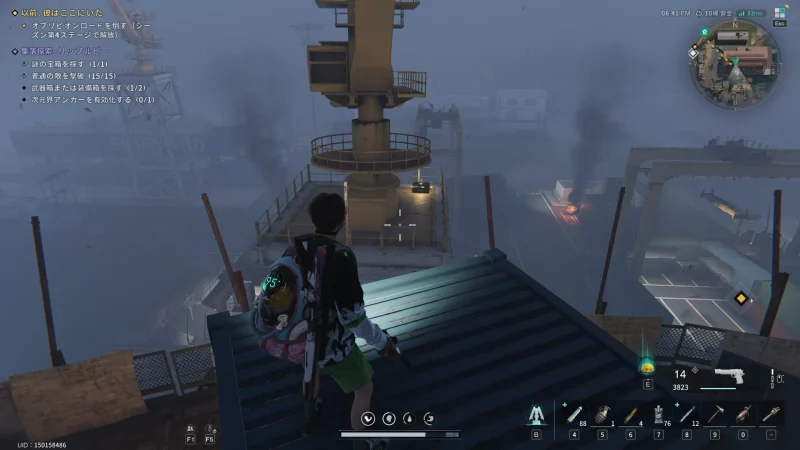This screenshot has height=450, width=800.
Task: Open the main menu grid icon
Action: [x=780, y=12]
